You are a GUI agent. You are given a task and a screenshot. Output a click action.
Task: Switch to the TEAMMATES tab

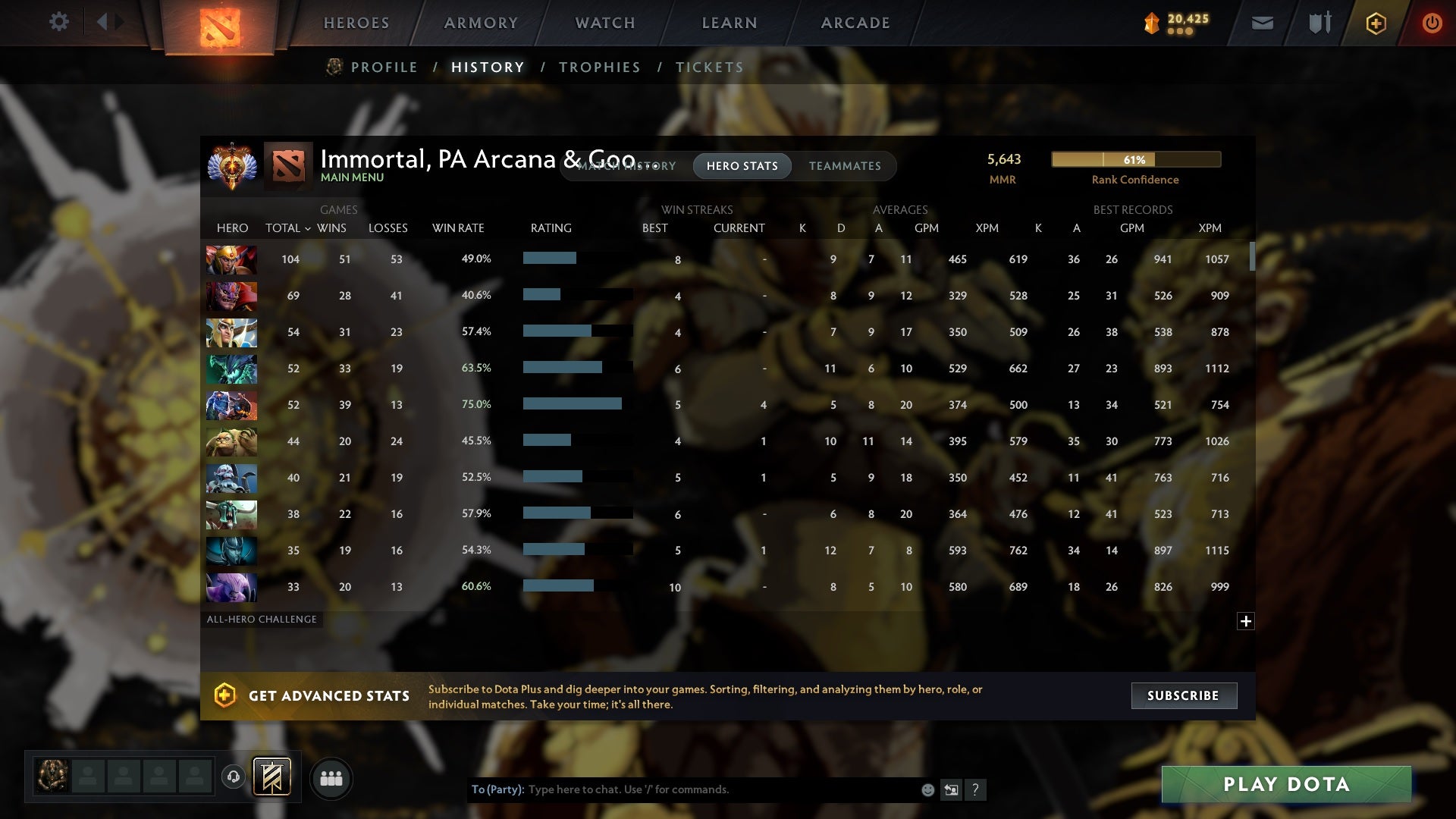[x=845, y=166]
